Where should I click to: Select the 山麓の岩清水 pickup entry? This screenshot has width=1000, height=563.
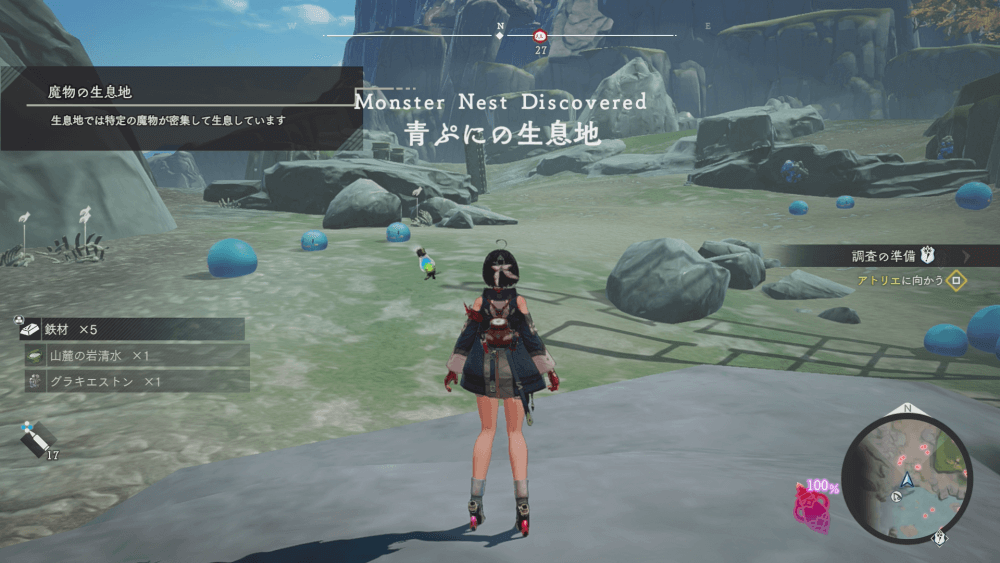(136, 356)
